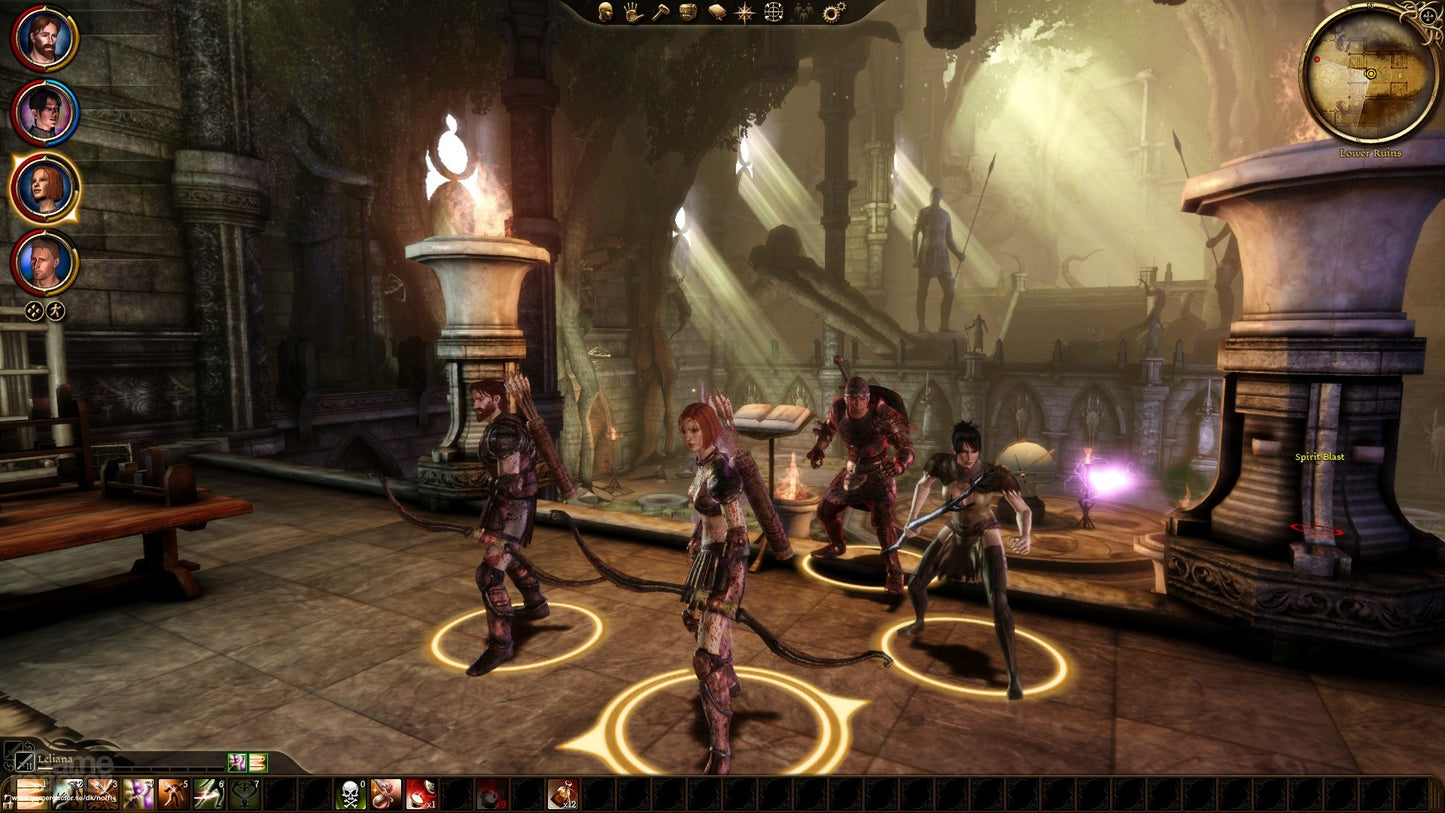Viewport: 1445px width, 813px height.
Task: Open the Inventory mask icon on the top bar
Action: (x=687, y=13)
